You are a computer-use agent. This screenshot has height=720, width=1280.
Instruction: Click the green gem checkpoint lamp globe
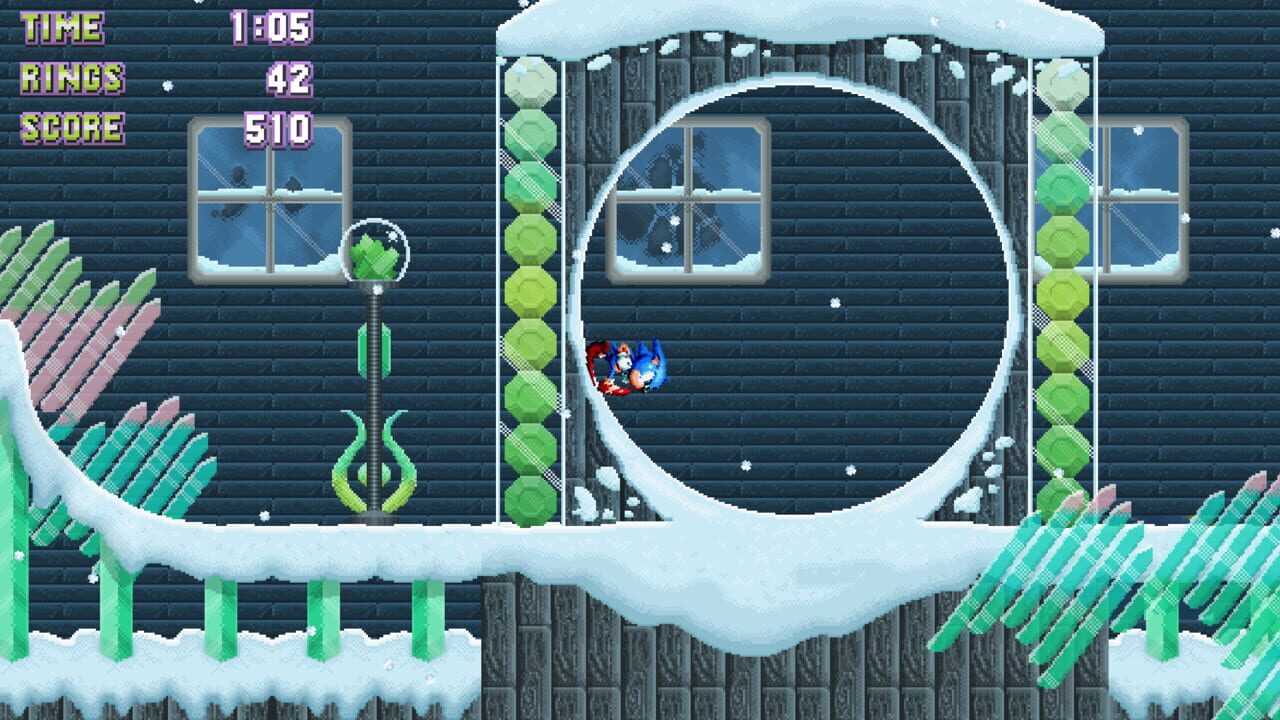coord(378,250)
